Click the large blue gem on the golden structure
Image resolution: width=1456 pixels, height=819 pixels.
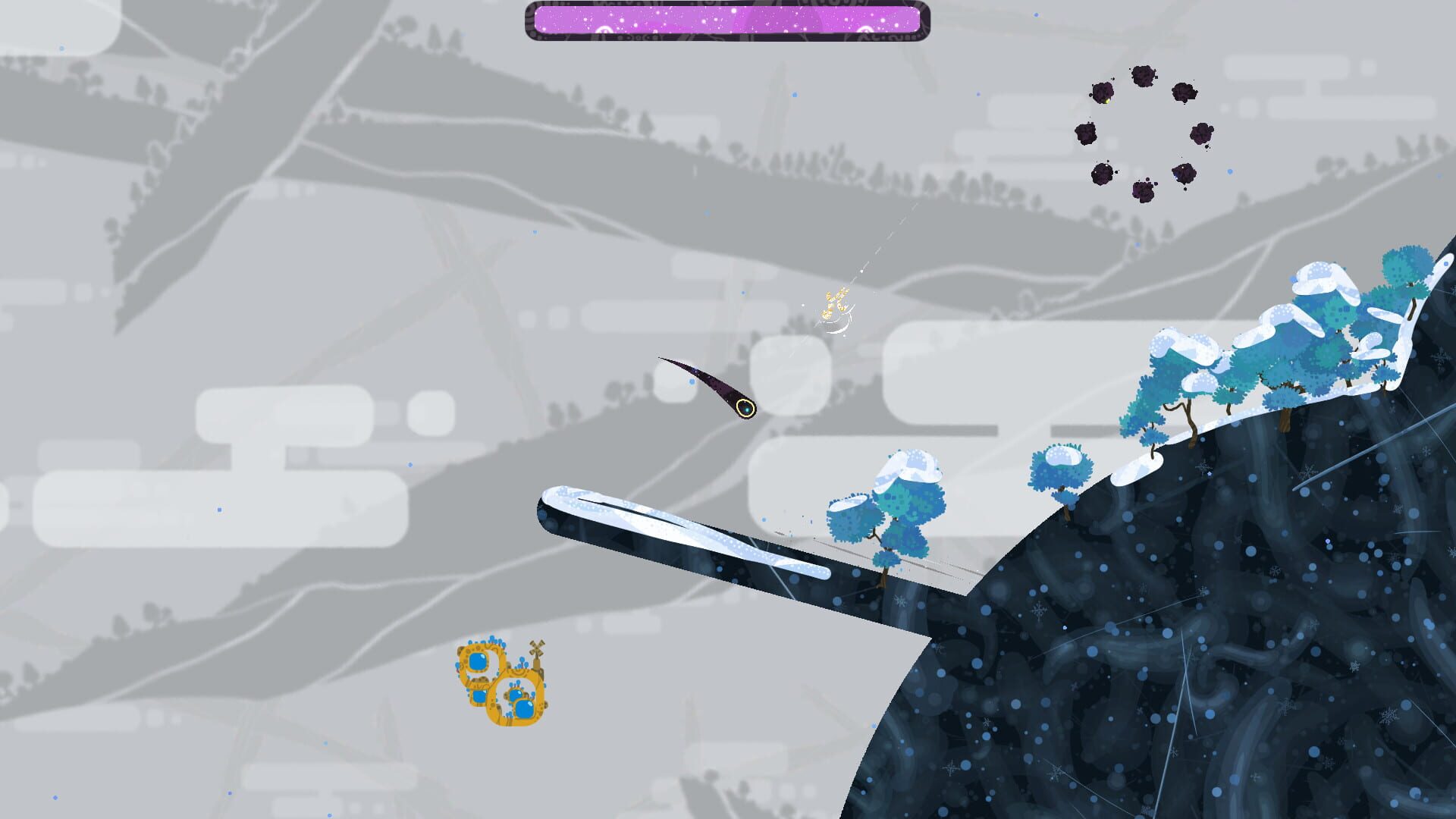coord(524,710)
